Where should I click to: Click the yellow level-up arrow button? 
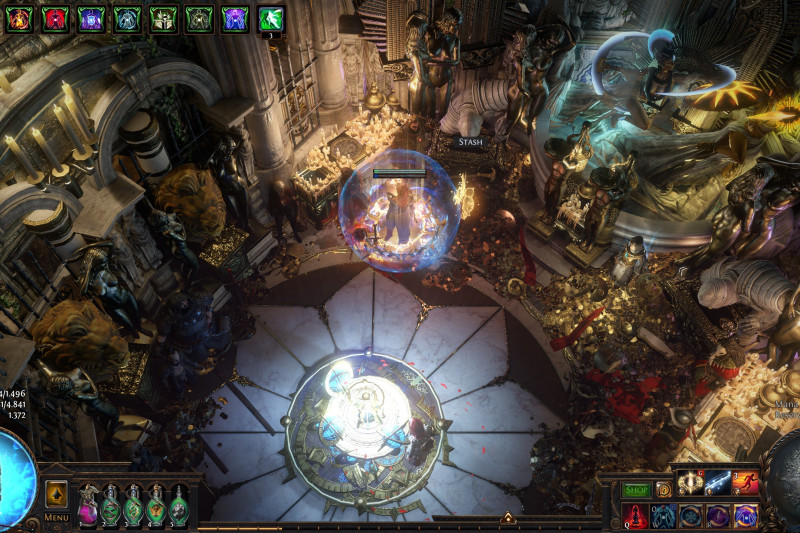click(x=57, y=494)
